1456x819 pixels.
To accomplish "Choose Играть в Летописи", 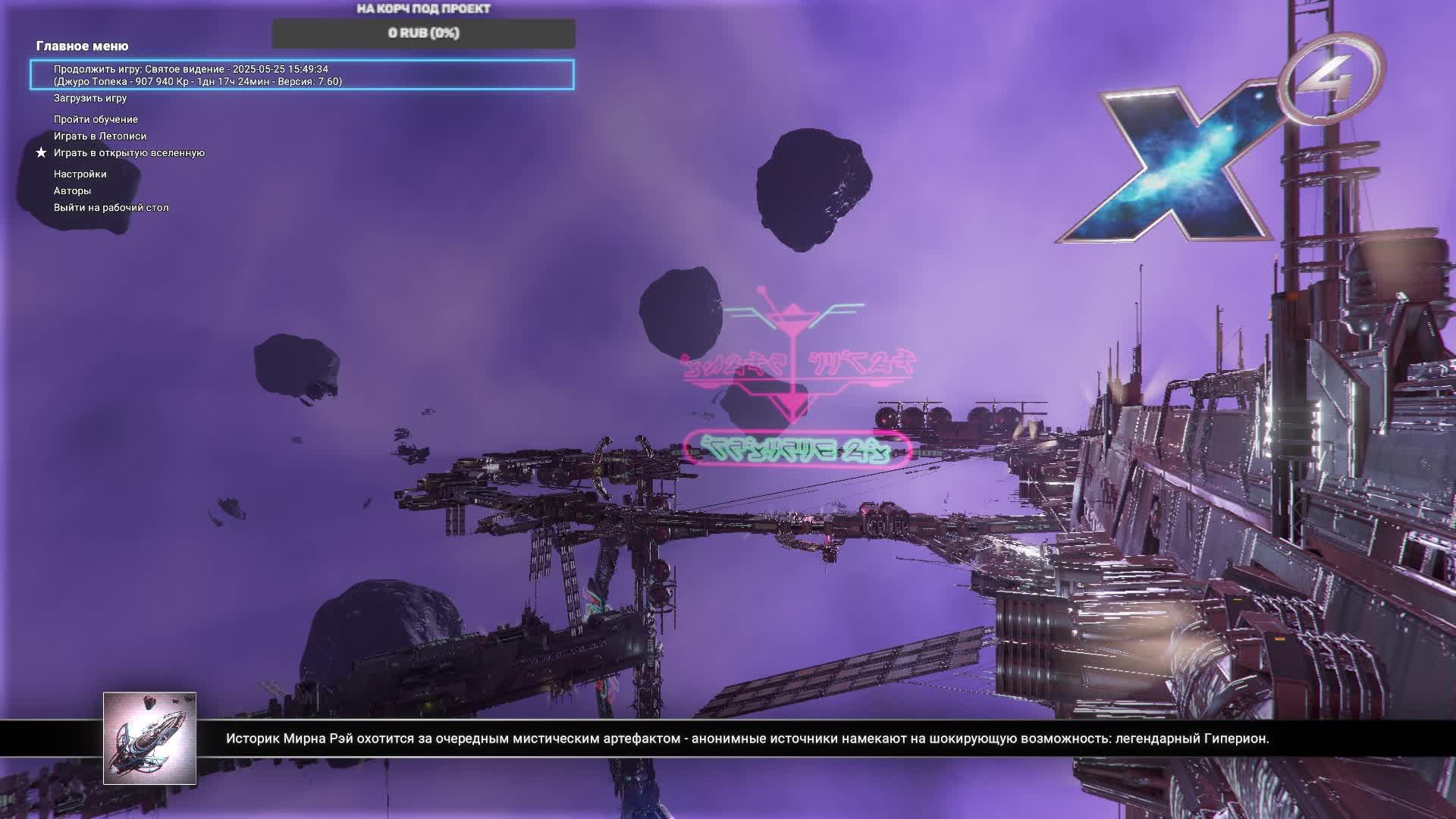I will [100, 136].
